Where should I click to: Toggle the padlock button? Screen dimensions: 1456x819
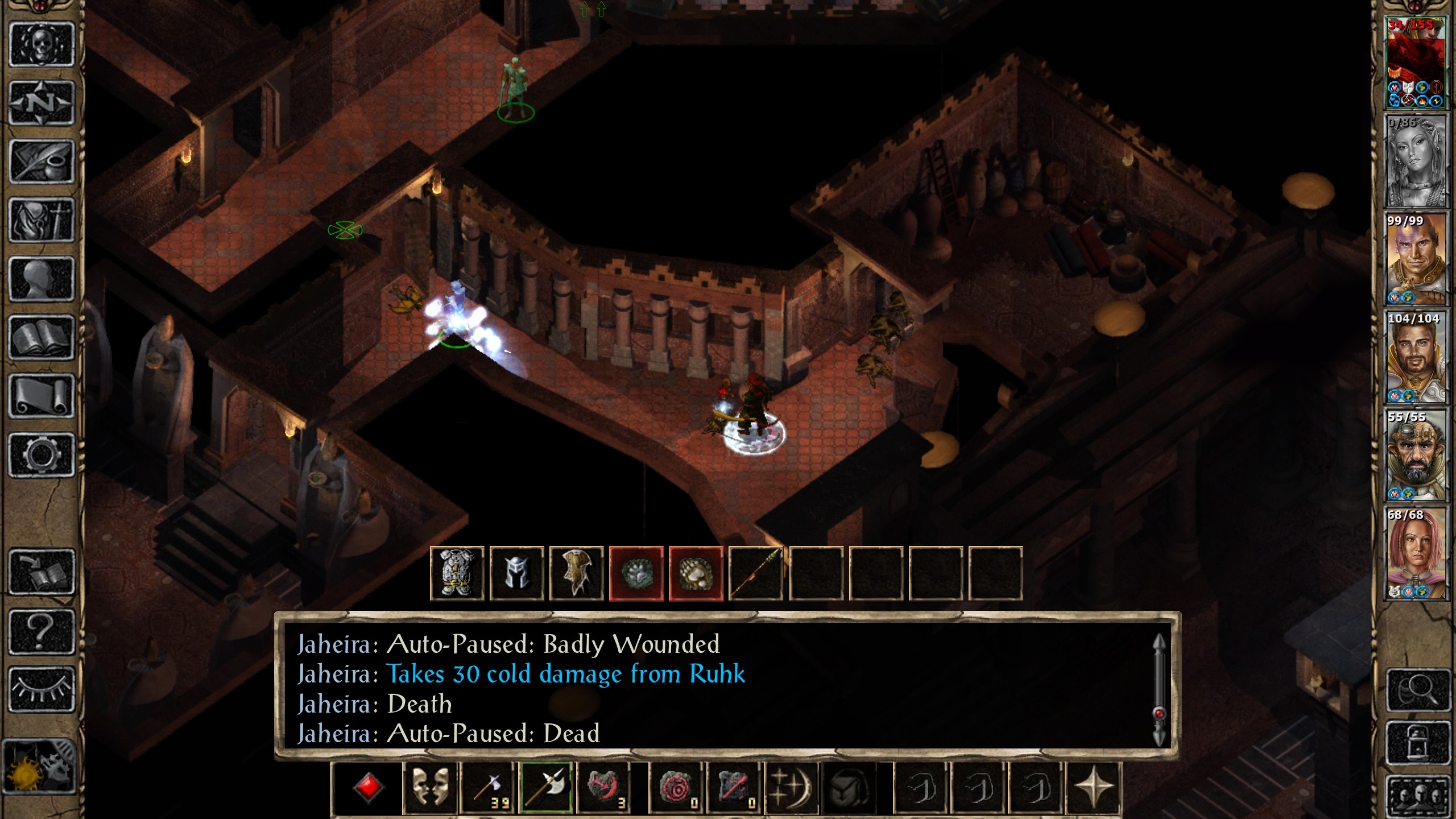[x=1415, y=743]
